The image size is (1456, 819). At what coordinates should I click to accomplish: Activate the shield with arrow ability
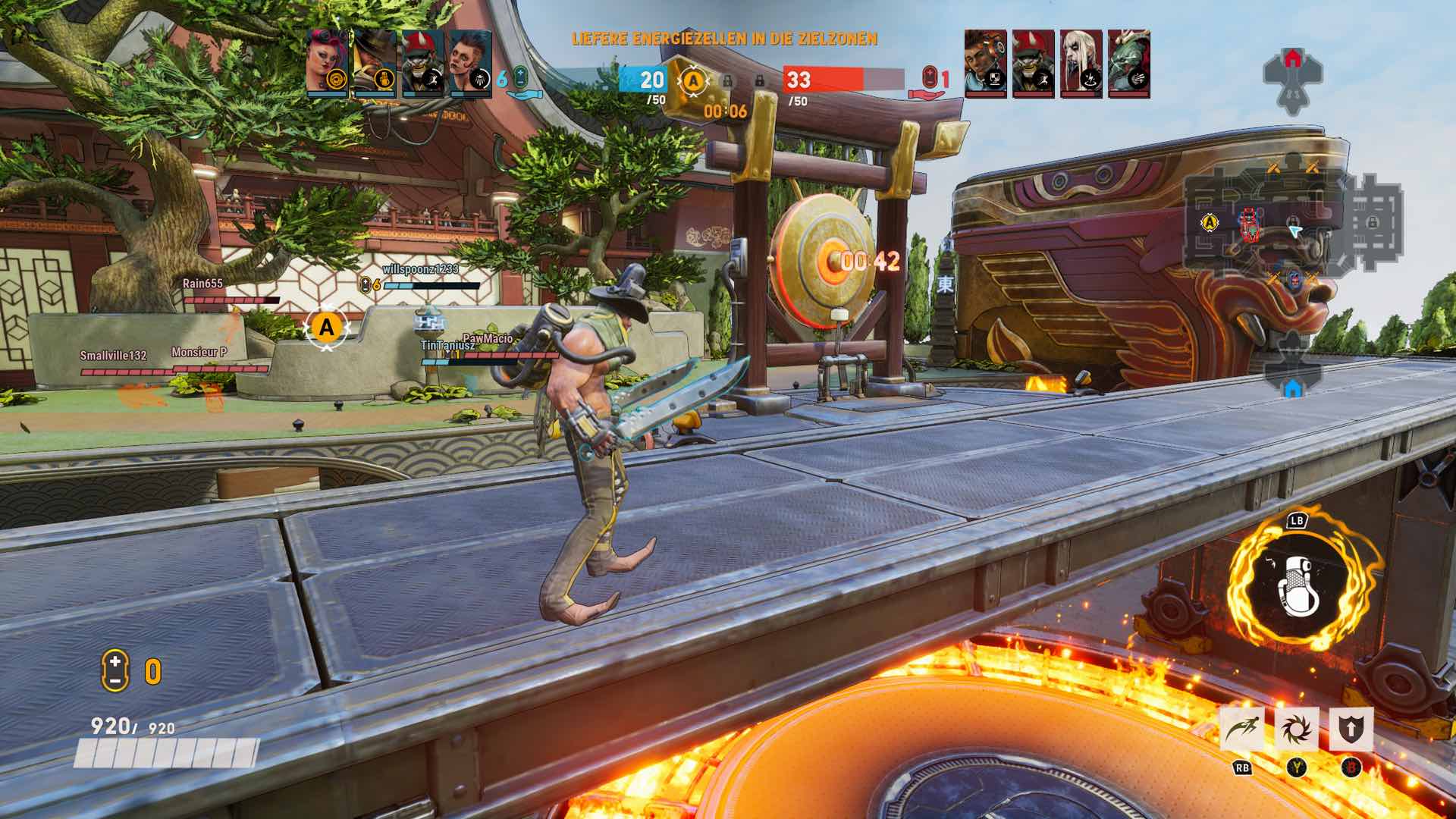pyautogui.click(x=1351, y=730)
